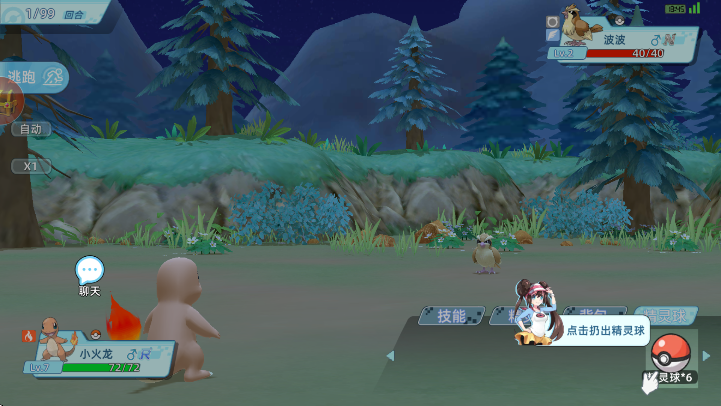This screenshot has width=721, height=406.
Task: Open the 聊天 chat bubble
Action: pos(90,270)
